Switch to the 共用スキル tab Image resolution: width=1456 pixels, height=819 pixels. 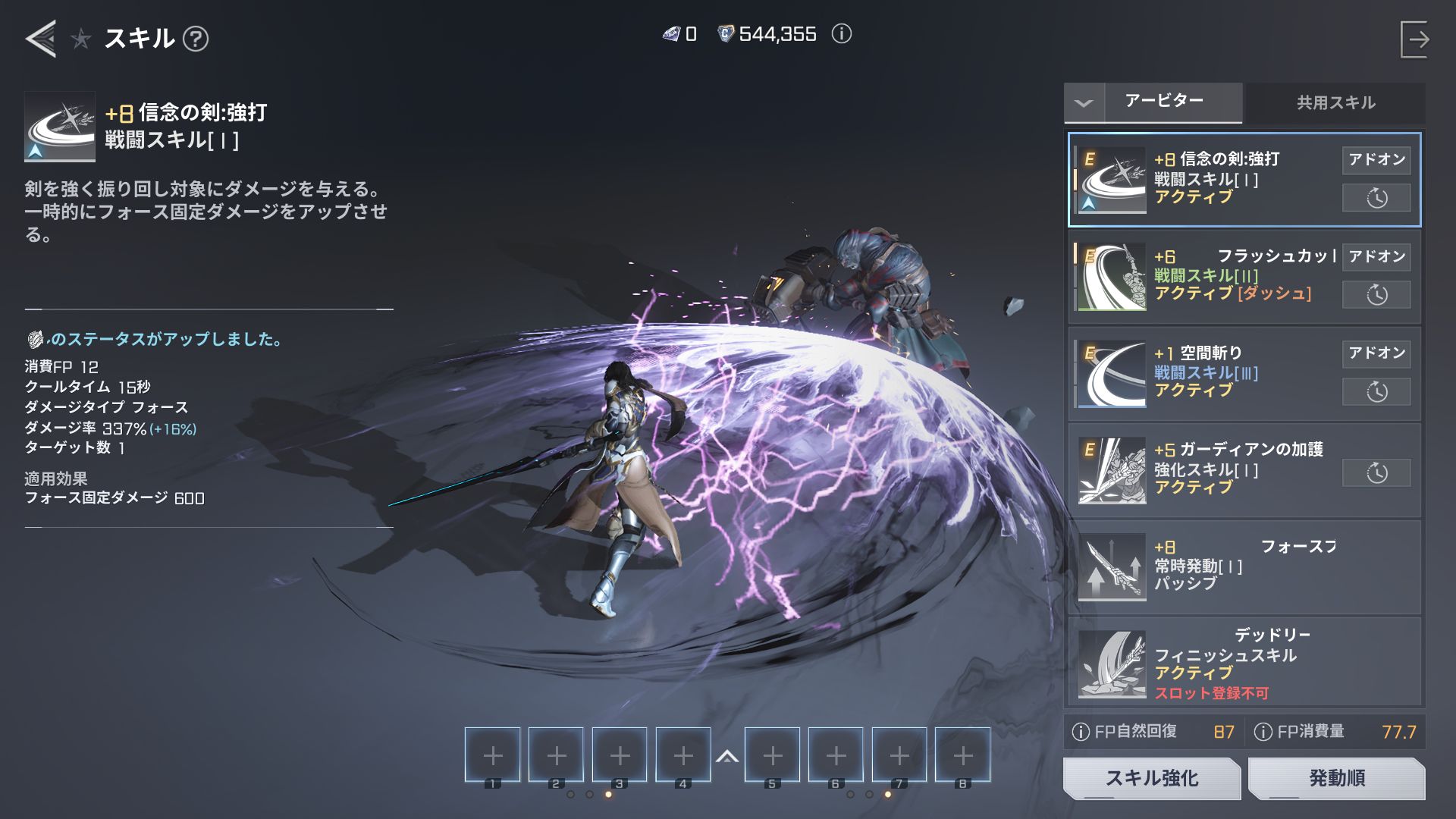point(1335,103)
